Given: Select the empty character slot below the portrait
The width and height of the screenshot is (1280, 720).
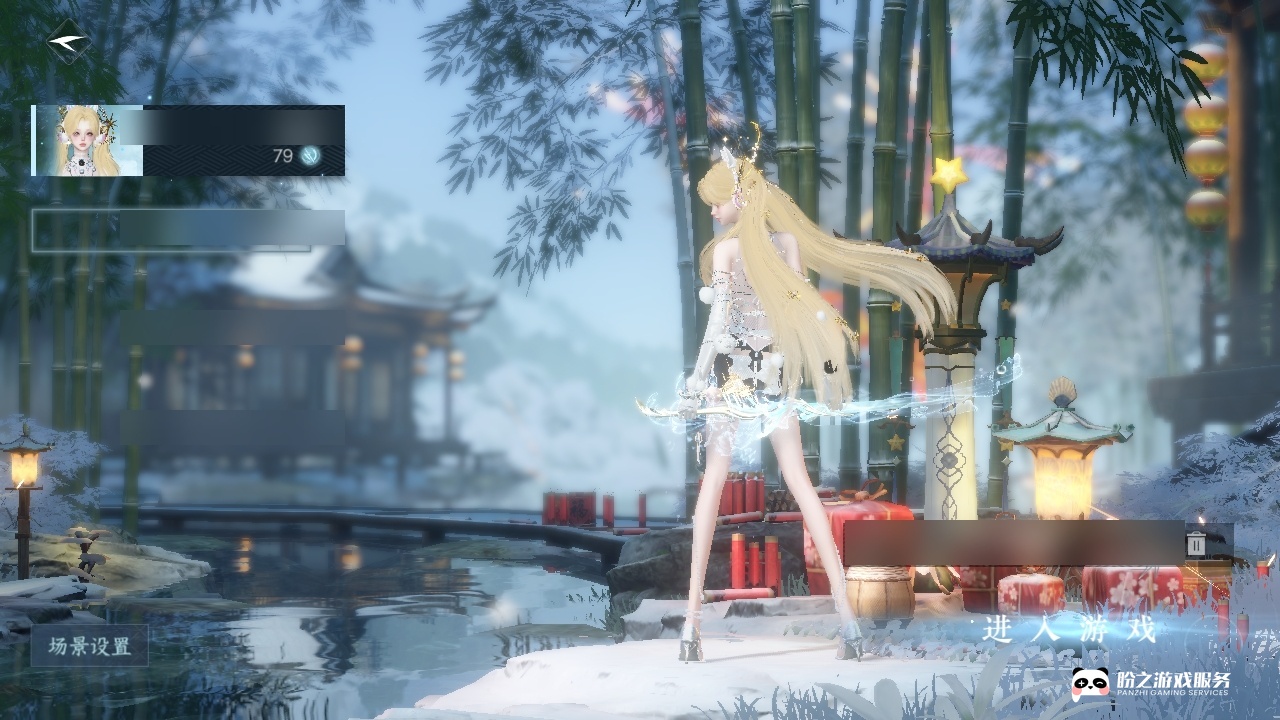Looking at the screenshot, I should [x=188, y=229].
